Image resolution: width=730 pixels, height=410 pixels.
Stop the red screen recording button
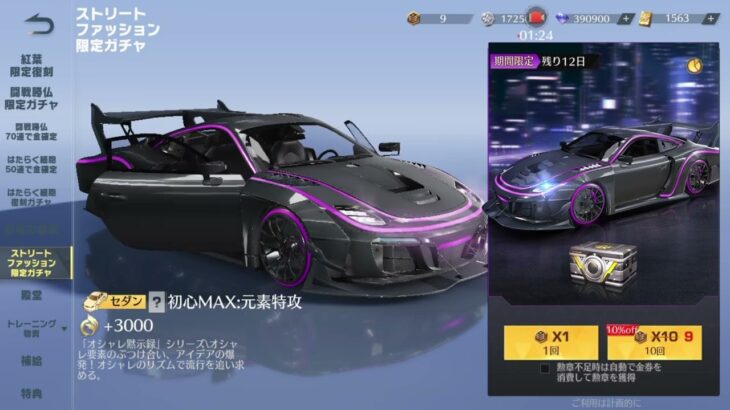point(536,18)
